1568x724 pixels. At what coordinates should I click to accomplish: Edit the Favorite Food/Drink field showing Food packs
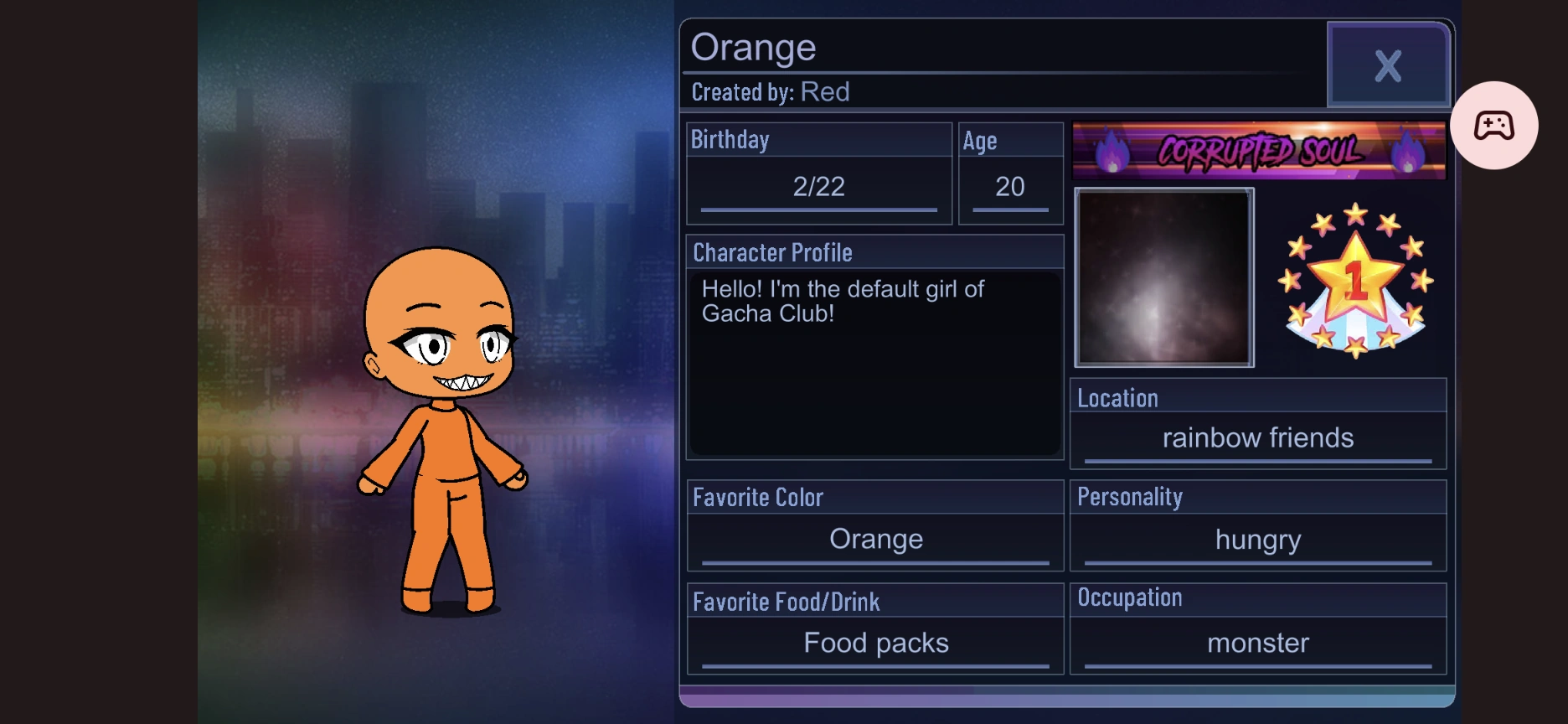coord(875,642)
